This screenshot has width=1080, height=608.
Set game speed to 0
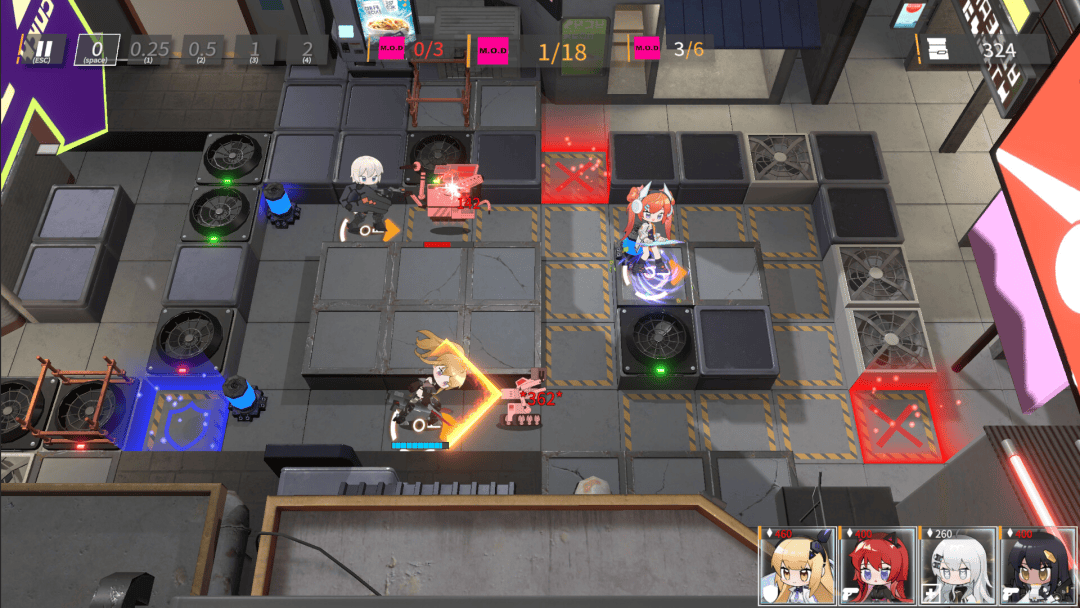pyautogui.click(x=97, y=49)
